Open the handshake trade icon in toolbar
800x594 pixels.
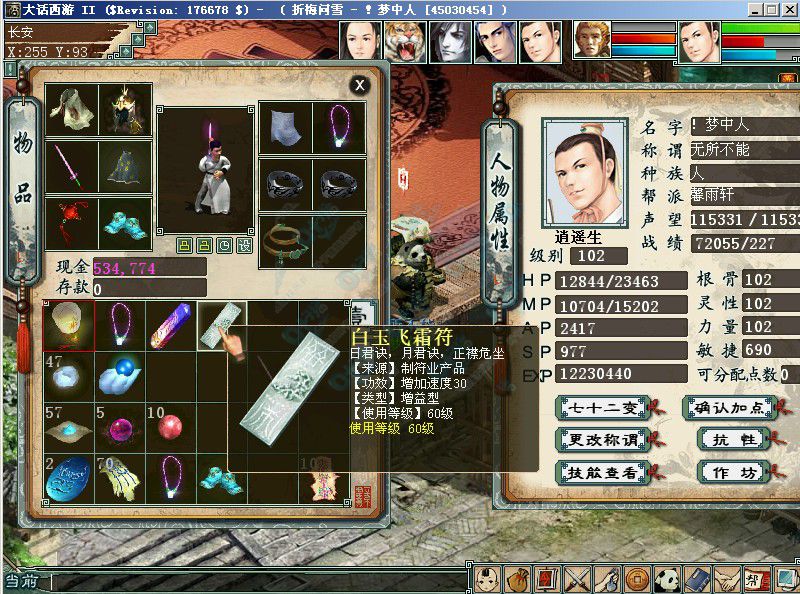point(727,579)
